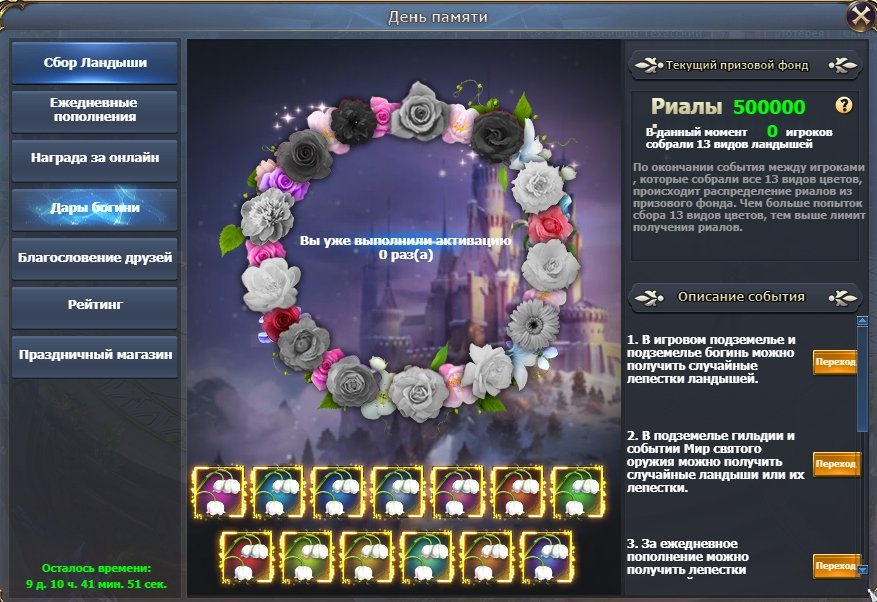The width and height of the screenshot is (877, 602).
Task: Click the event description scrollbar's down arrow
Action: click(x=863, y=569)
